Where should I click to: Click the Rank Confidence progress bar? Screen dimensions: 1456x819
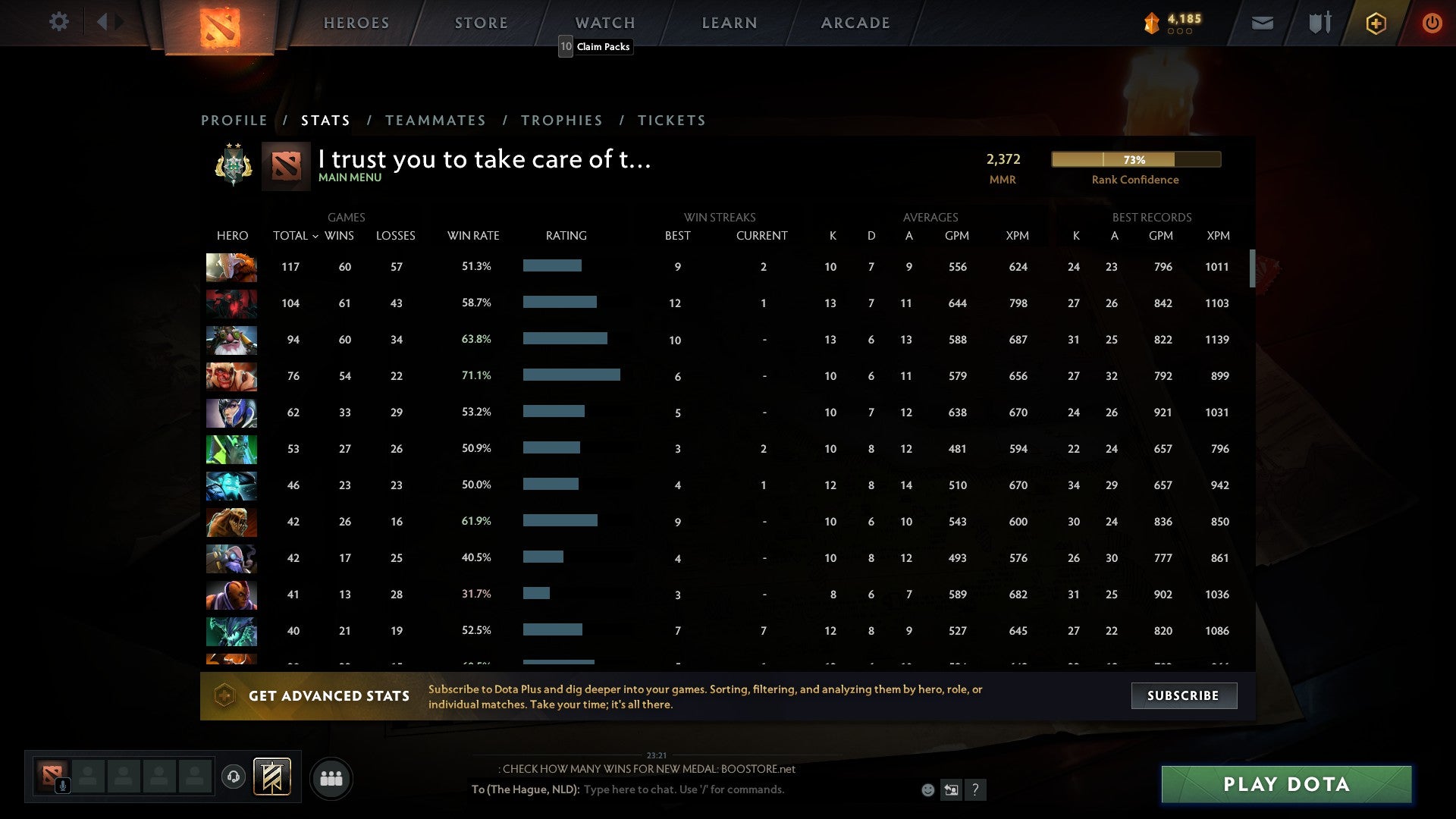(x=1135, y=159)
